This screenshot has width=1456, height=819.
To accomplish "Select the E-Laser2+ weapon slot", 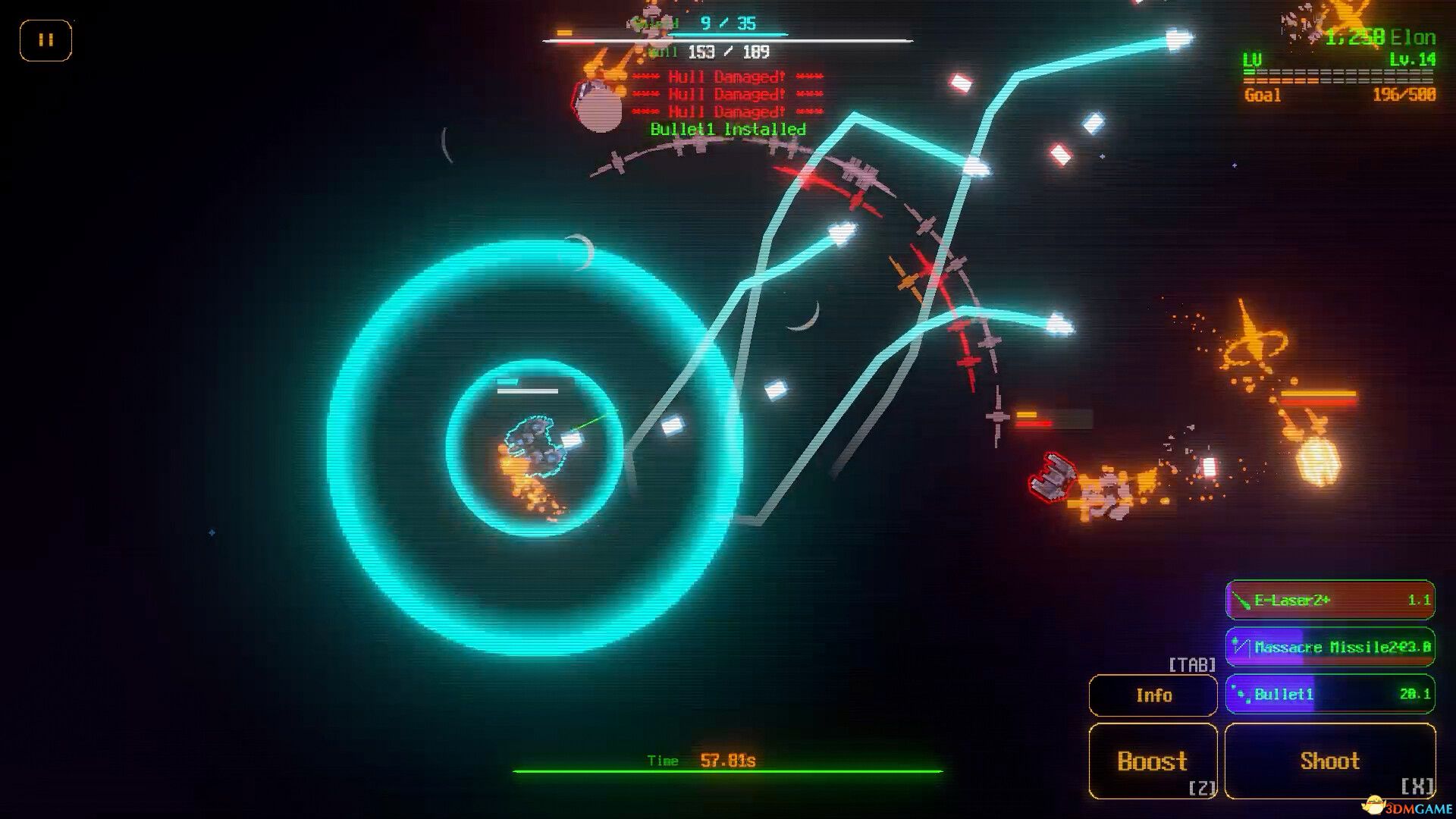I will 1330,601.
